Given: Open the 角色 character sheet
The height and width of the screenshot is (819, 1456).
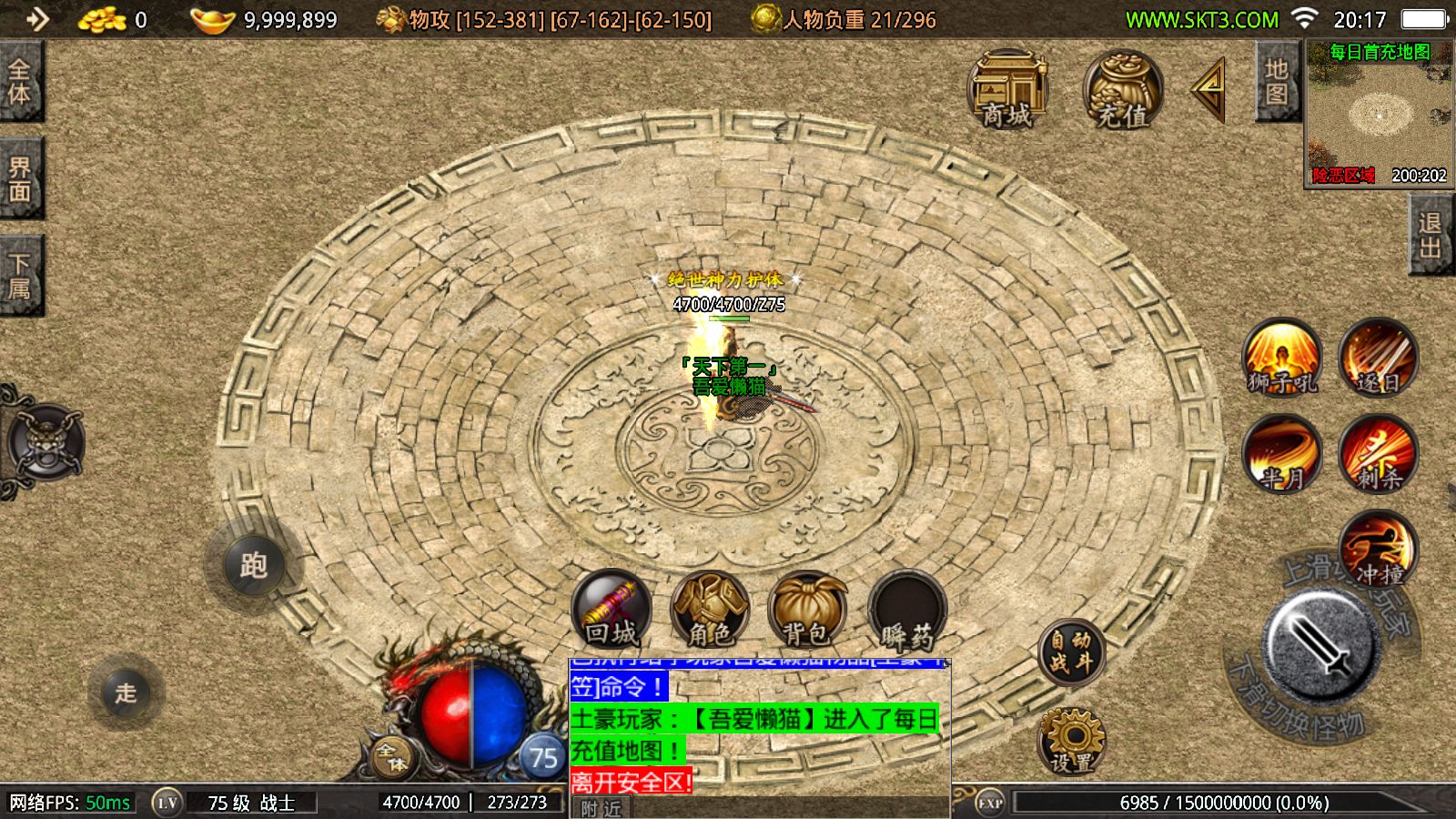Looking at the screenshot, I should 710,609.
